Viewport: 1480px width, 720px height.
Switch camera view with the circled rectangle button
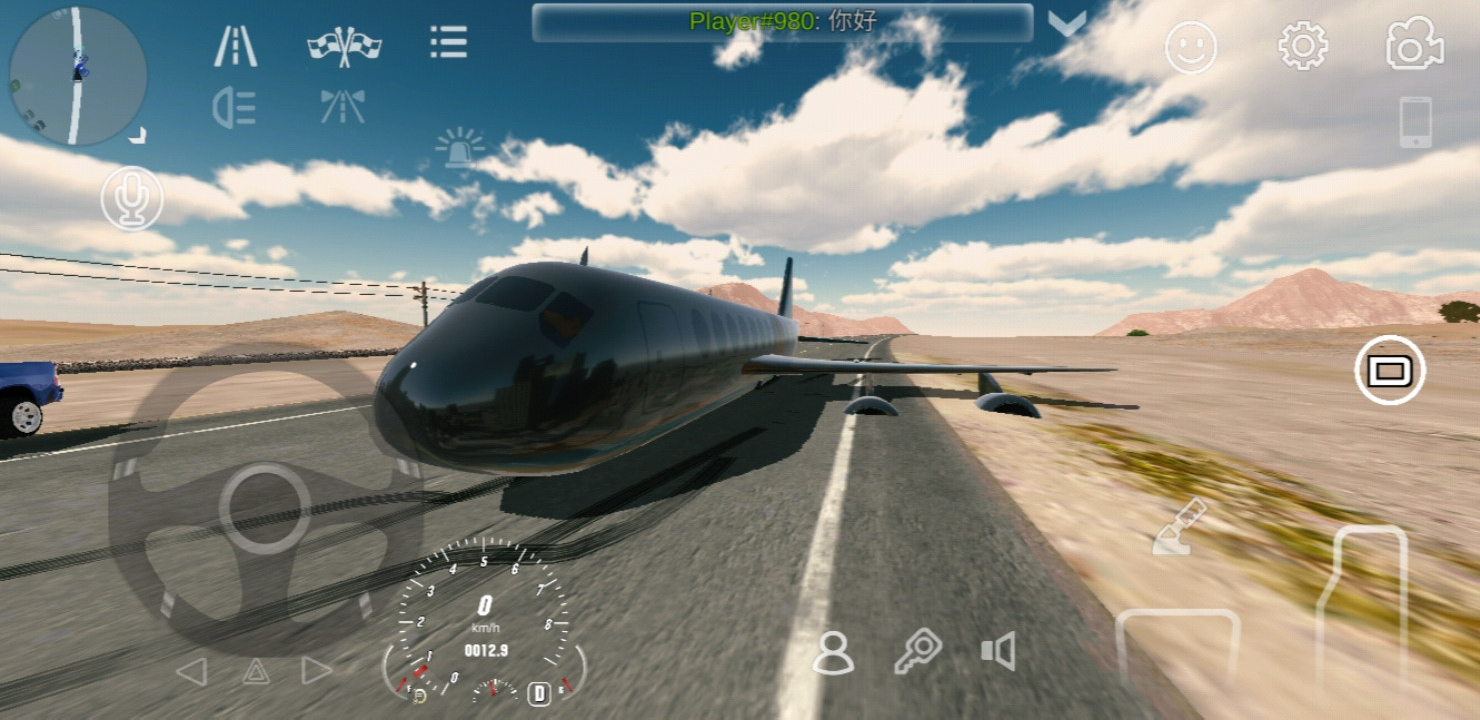1389,371
